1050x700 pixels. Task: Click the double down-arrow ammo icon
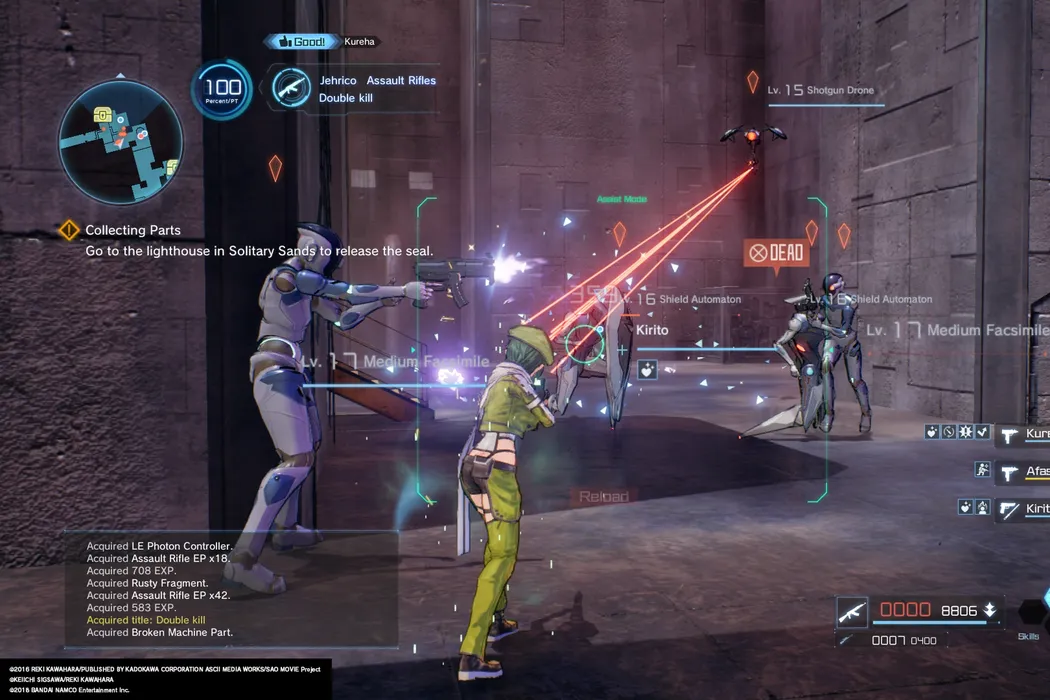point(989,610)
